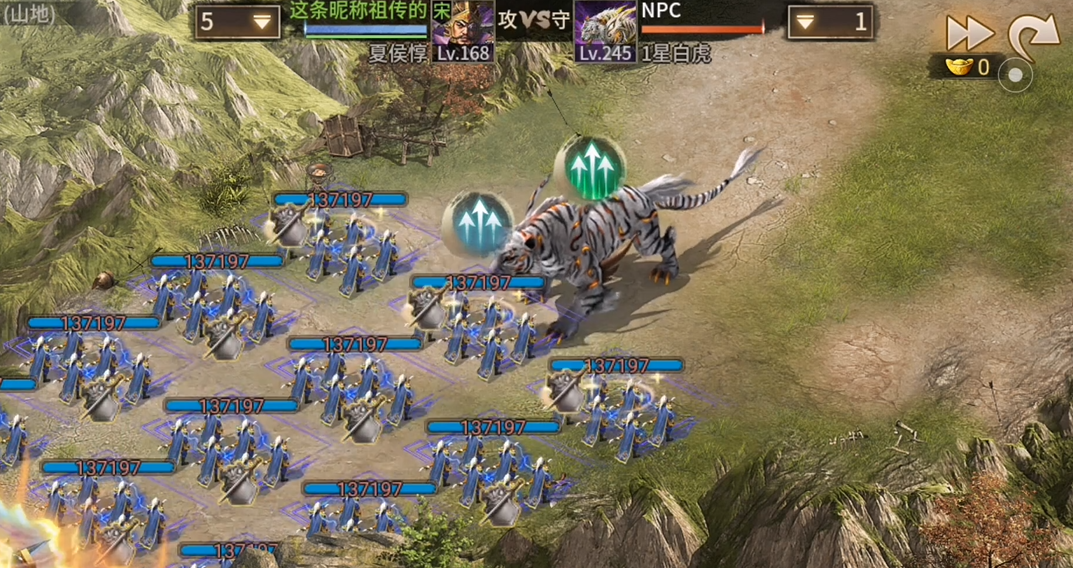View attacker general 夏侯惇 portrait

click(x=462, y=24)
